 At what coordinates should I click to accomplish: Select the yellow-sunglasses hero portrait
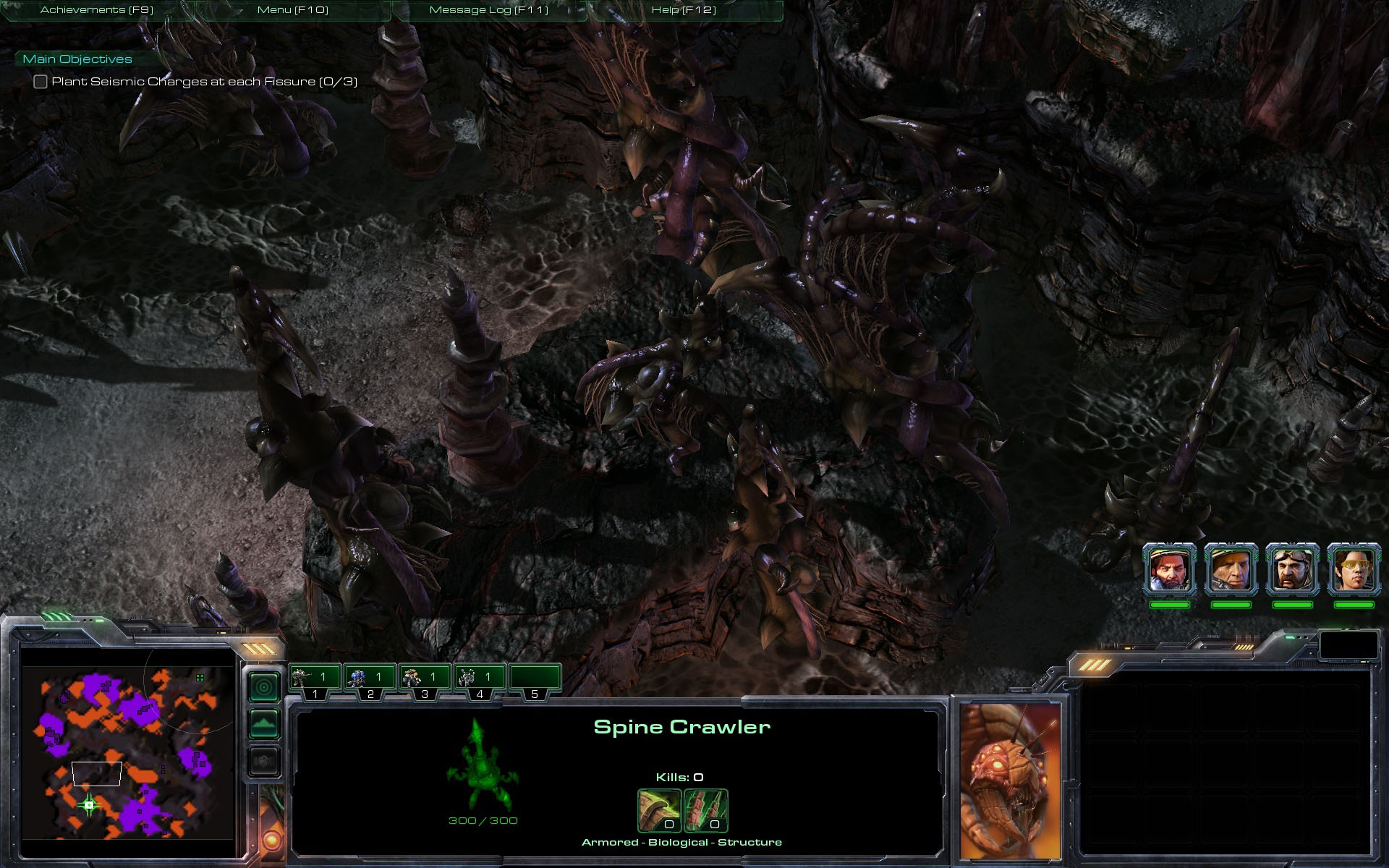tap(1354, 569)
